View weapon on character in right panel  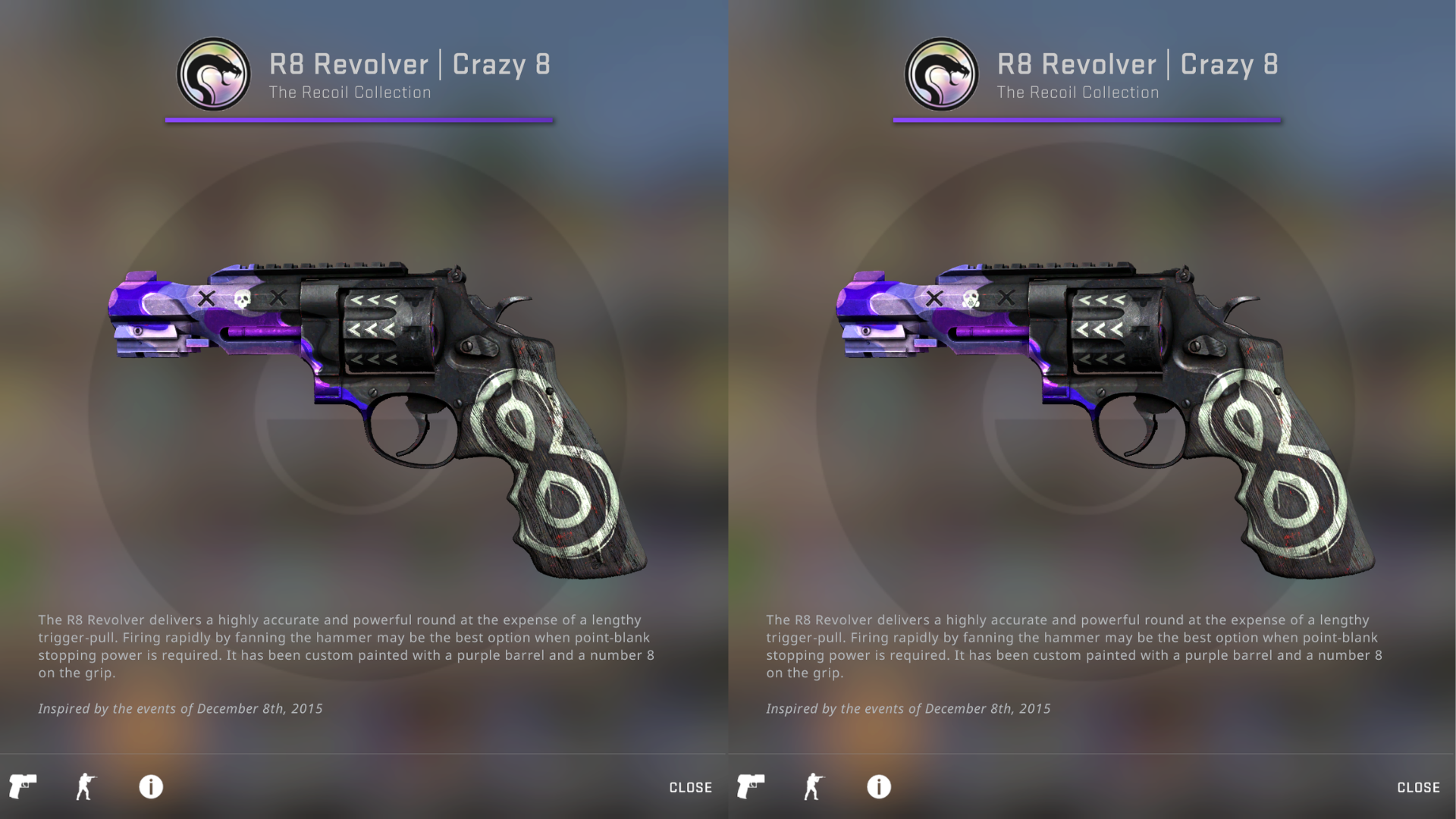point(814,786)
